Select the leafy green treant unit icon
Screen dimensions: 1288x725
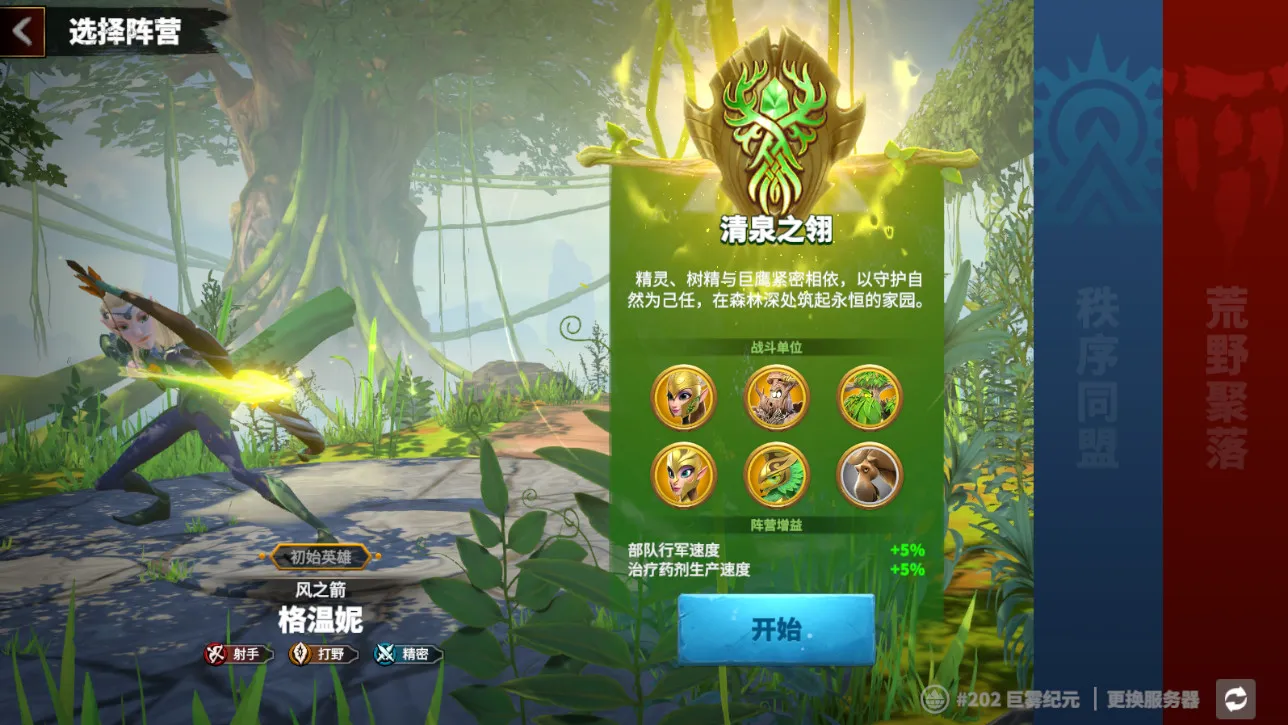pos(869,397)
